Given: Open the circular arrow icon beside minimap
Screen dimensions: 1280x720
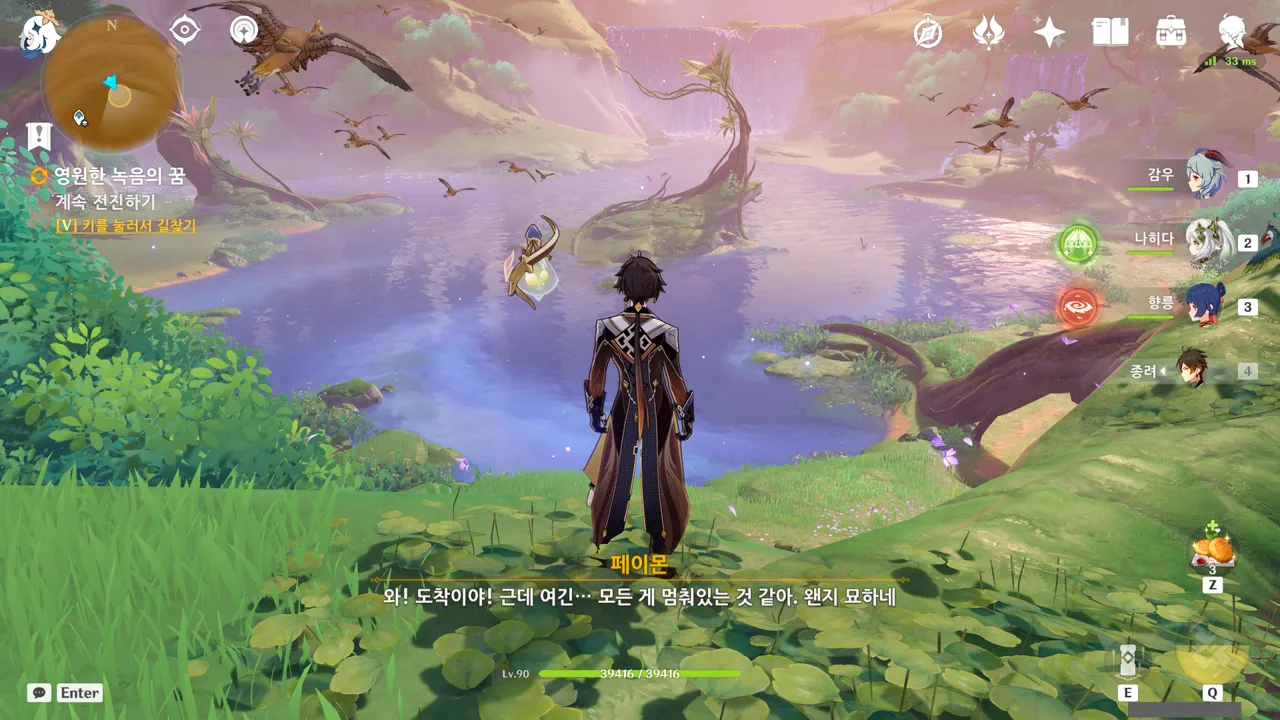Looking at the screenshot, I should [243, 31].
